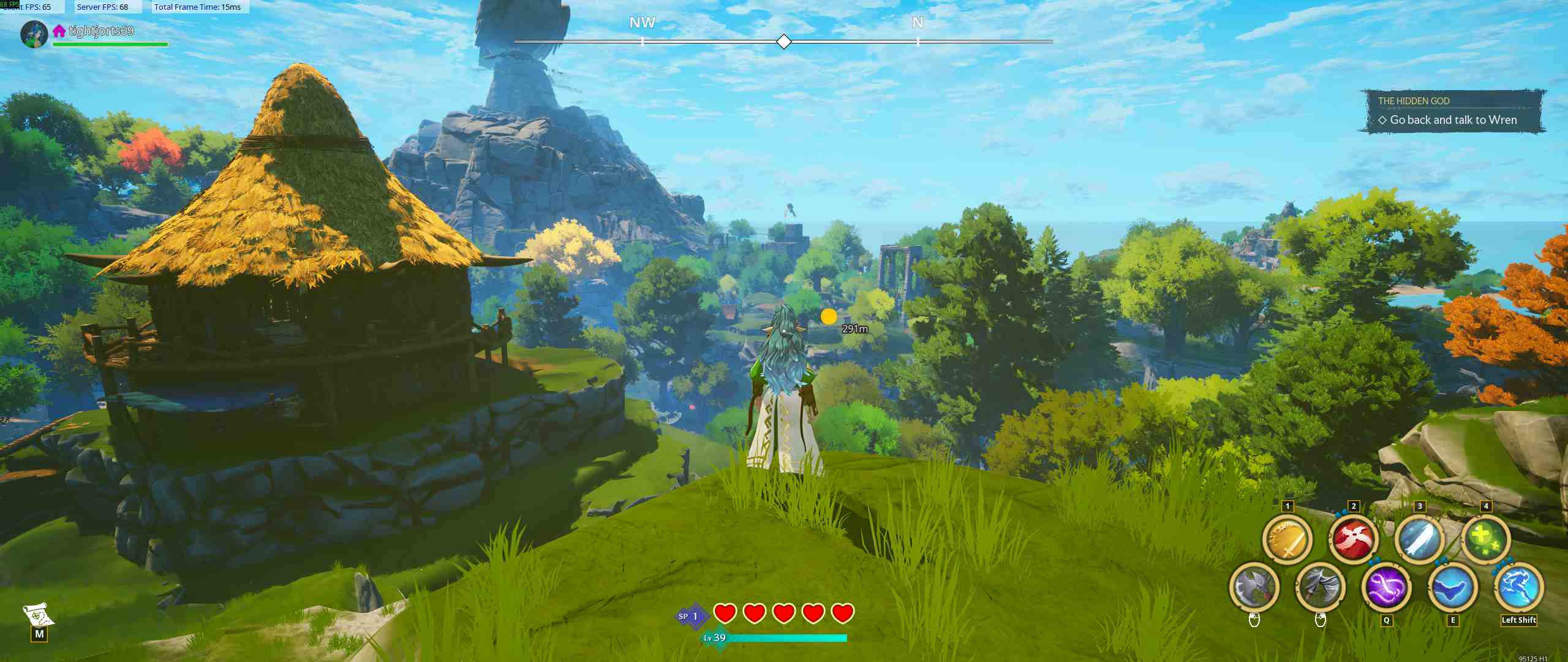Open The Hidden God quest tracker
Viewport: 1568px width, 662px height.
tap(1452, 112)
